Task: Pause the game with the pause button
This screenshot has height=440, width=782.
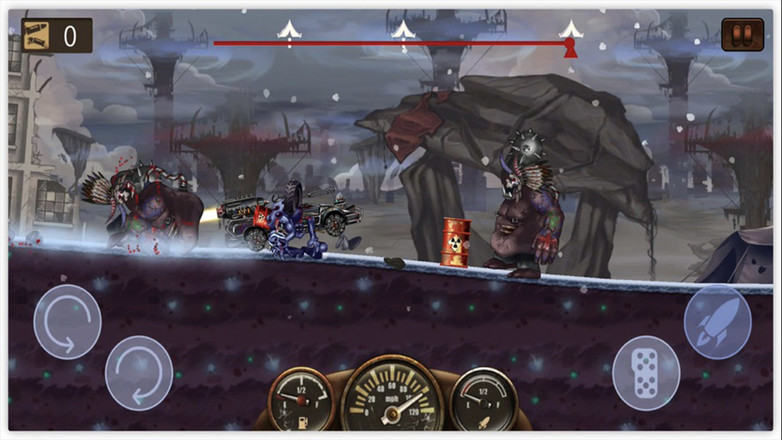Action: [x=742, y=35]
